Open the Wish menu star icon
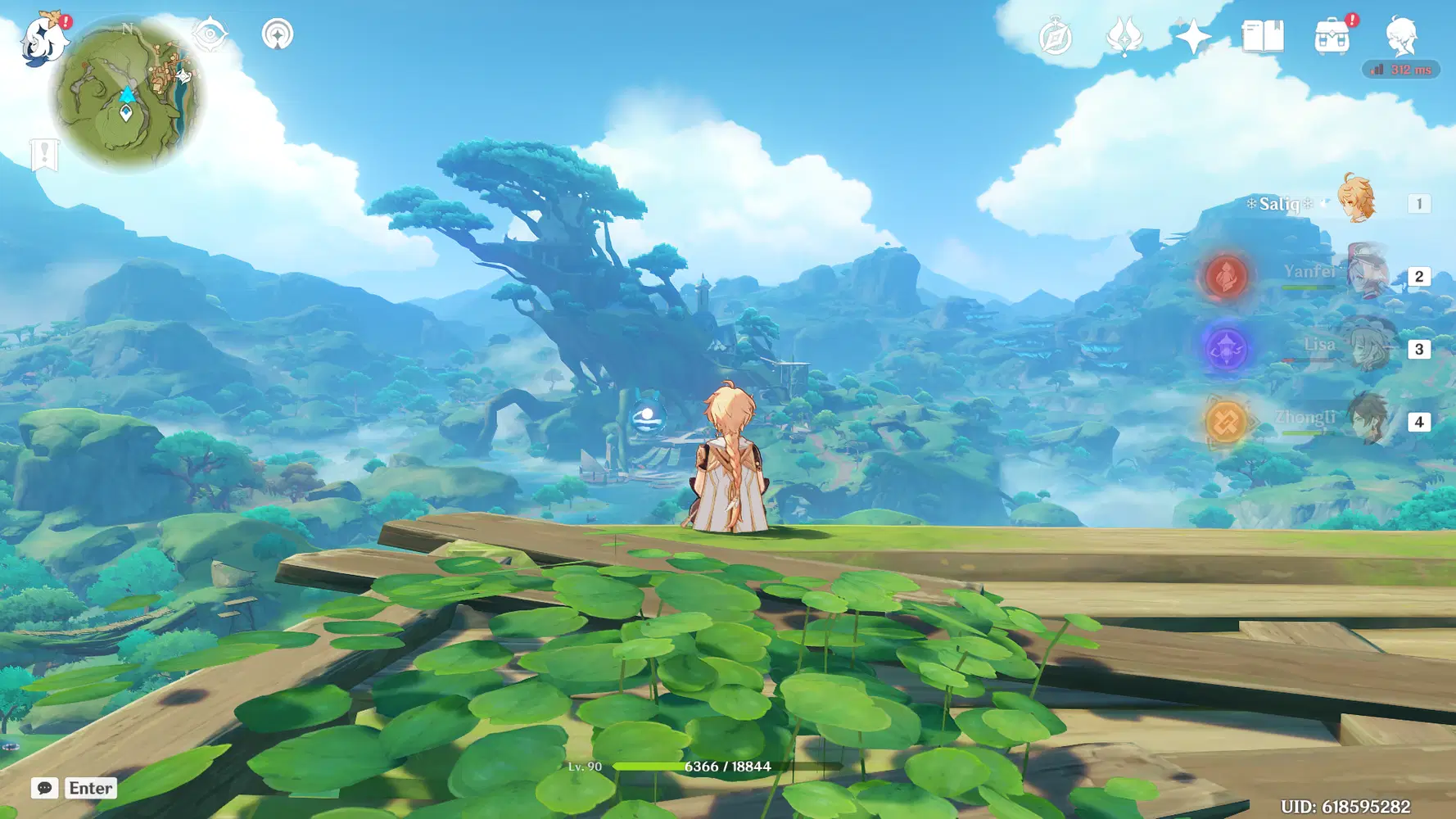The image size is (1456, 819). [x=1195, y=35]
